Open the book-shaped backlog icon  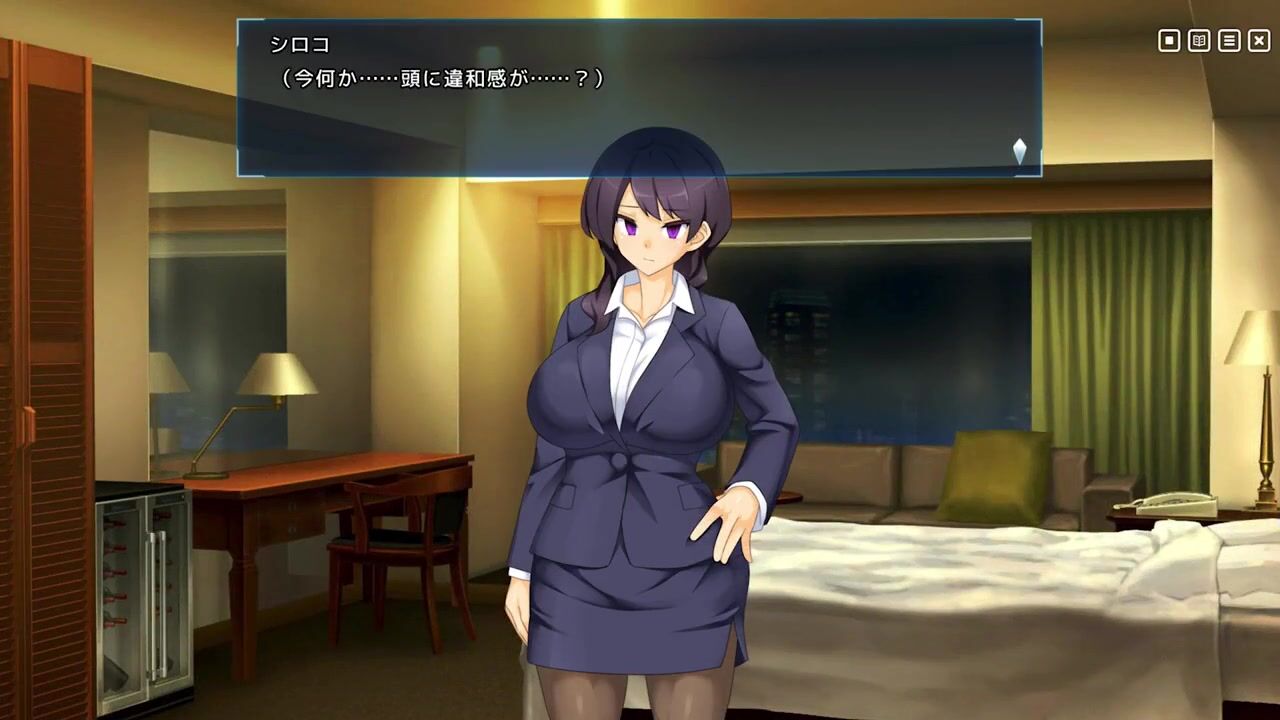(x=1199, y=41)
